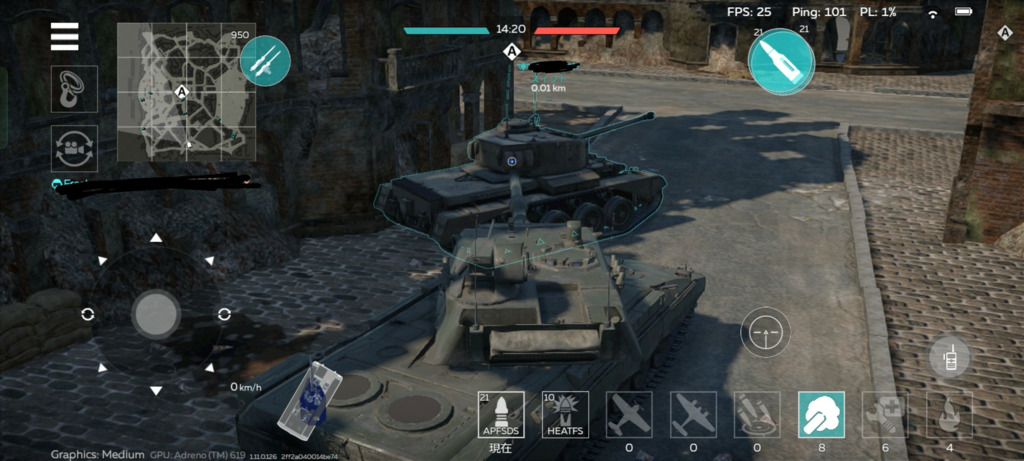Viewport: 1024px width, 461px height.
Task: Open the radio commands button
Action: click(948, 357)
